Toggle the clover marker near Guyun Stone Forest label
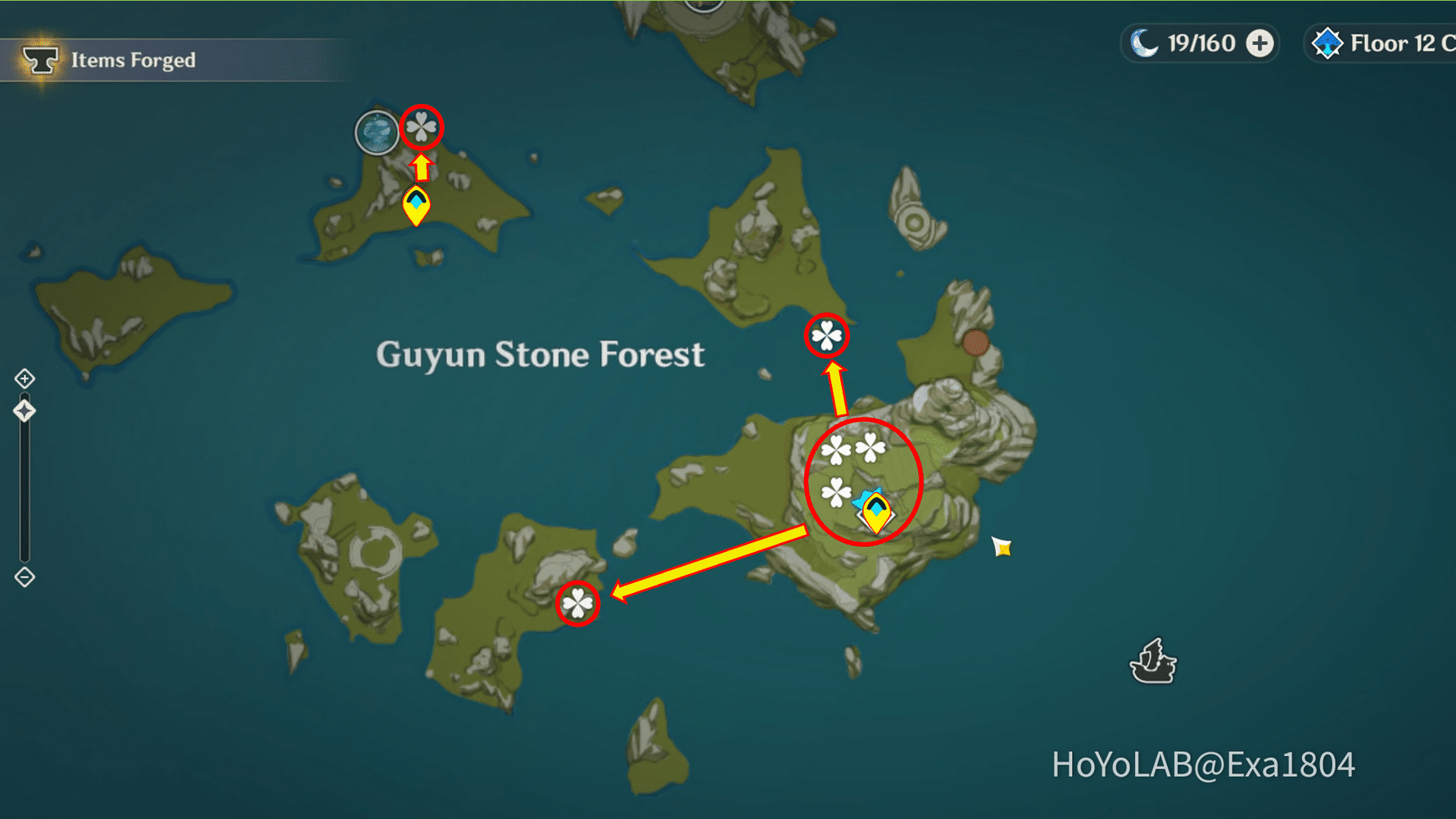 click(827, 336)
